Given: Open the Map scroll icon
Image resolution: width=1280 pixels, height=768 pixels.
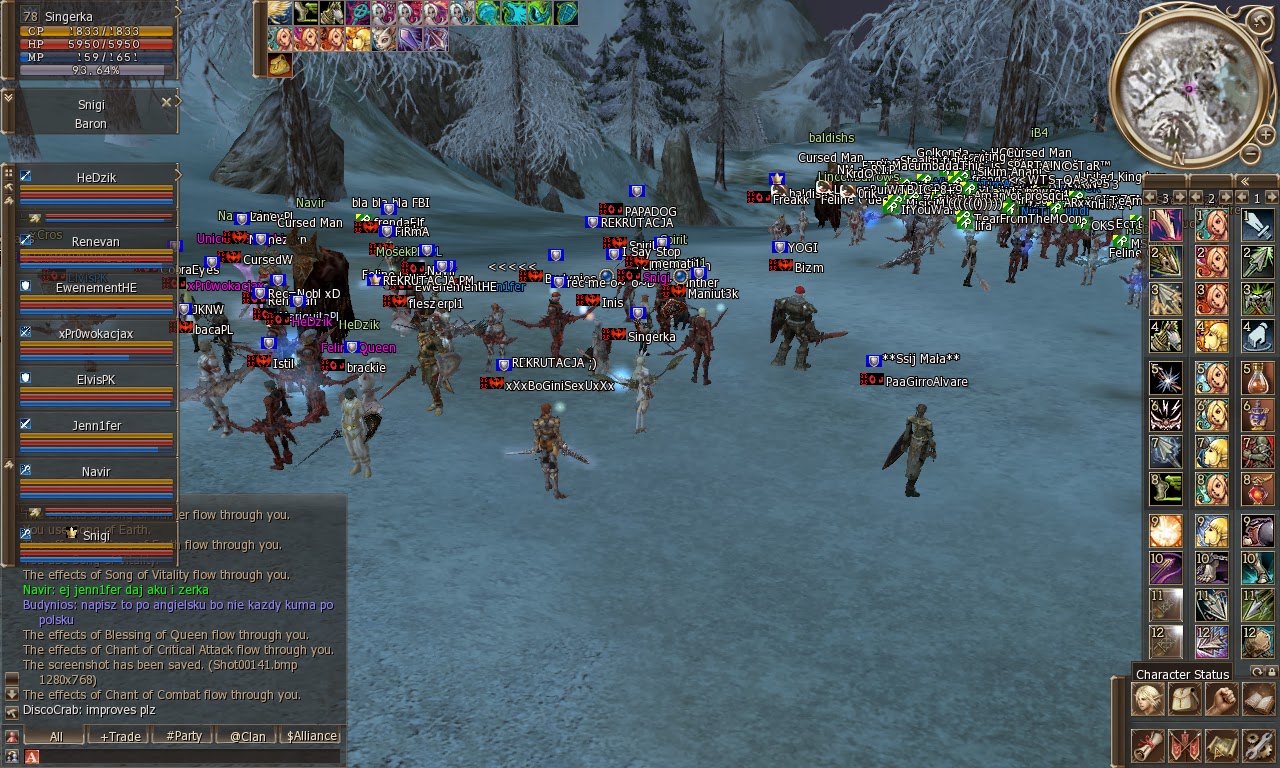Looking at the screenshot, I should coord(1221,745).
